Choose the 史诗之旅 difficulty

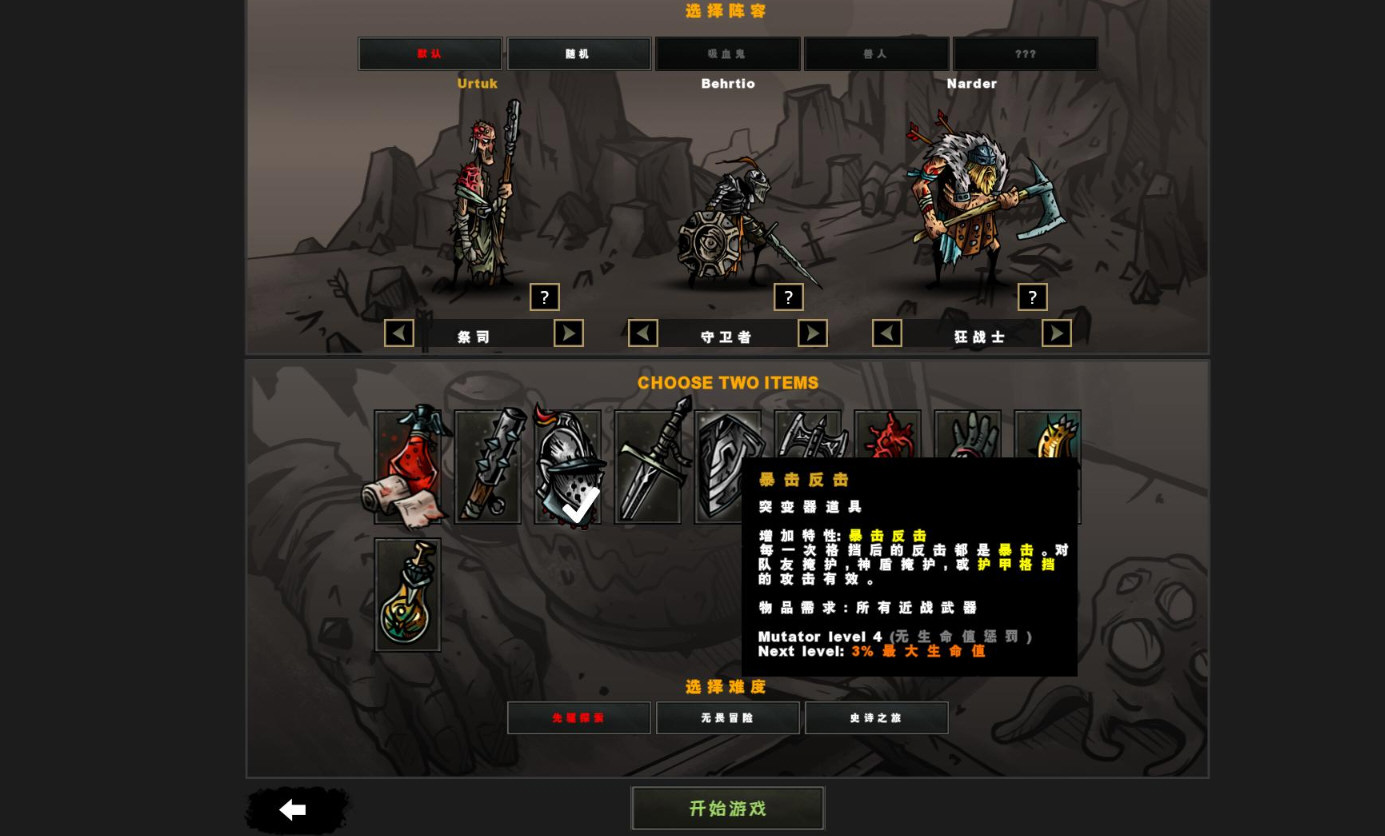pos(876,718)
